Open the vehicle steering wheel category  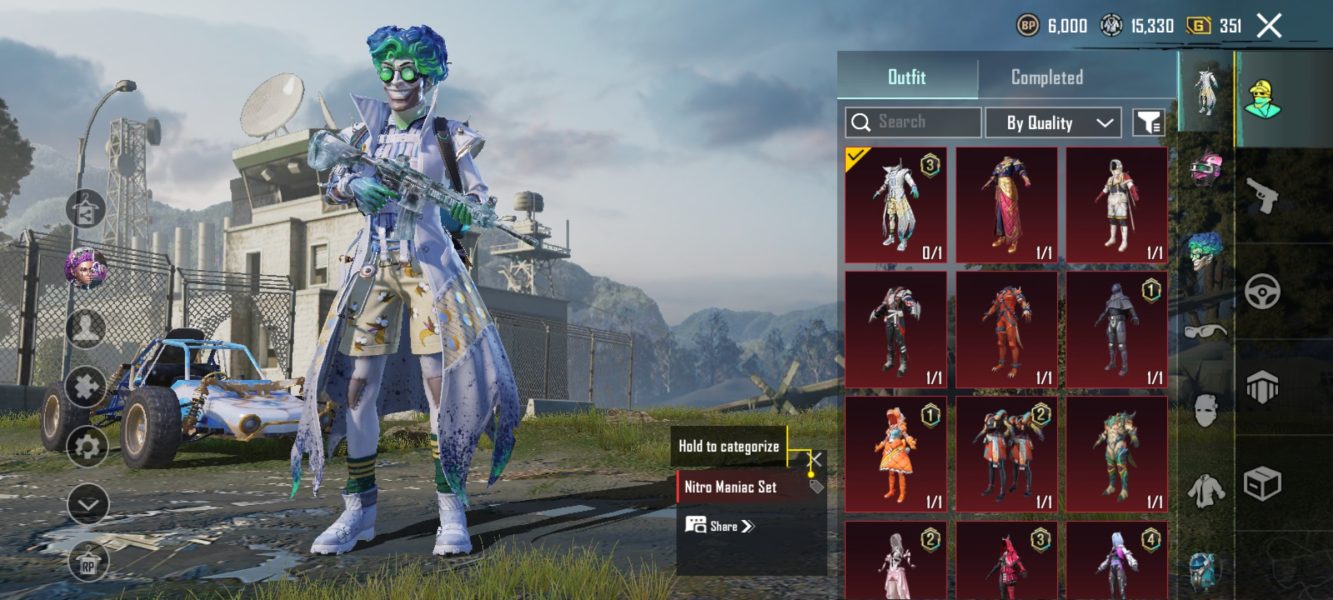coord(1262,291)
